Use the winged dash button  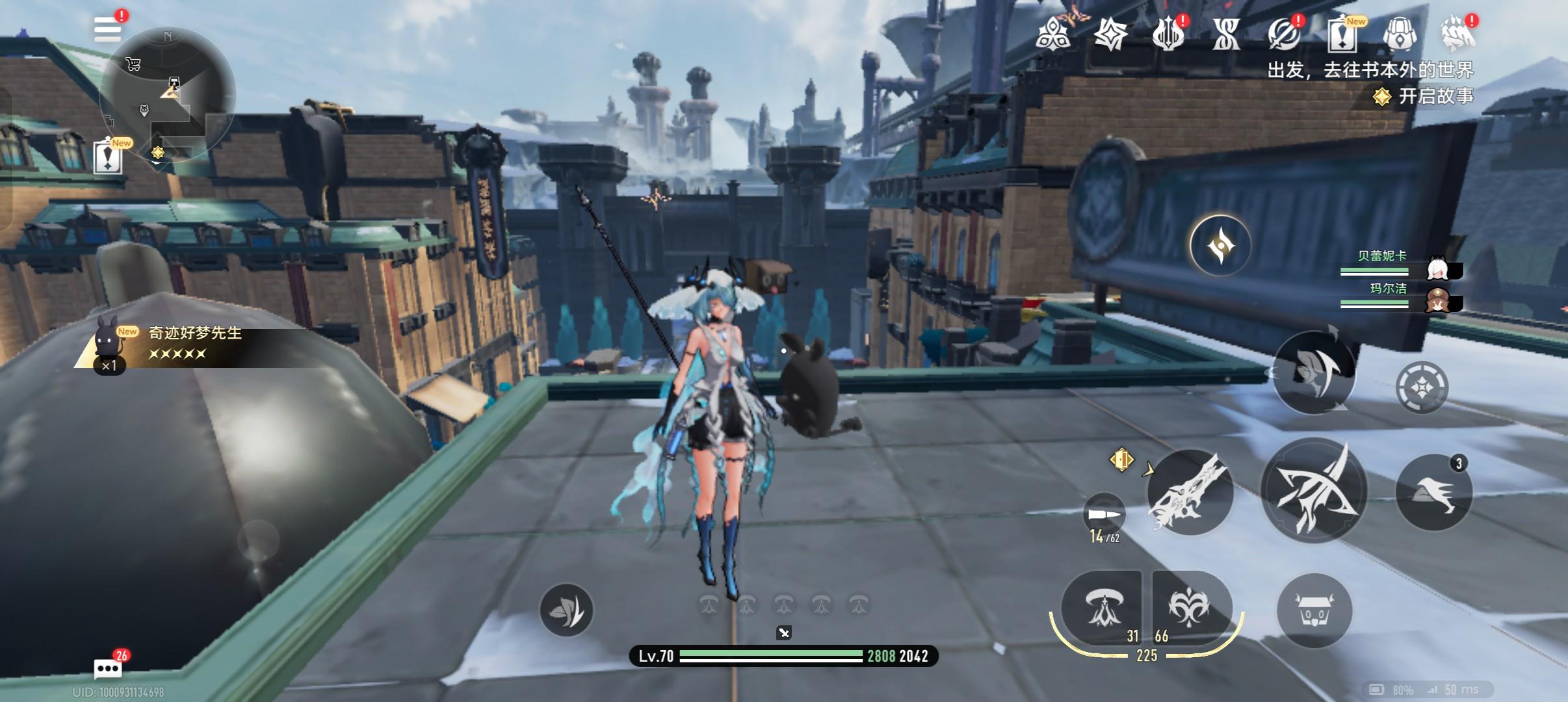pos(1434,493)
